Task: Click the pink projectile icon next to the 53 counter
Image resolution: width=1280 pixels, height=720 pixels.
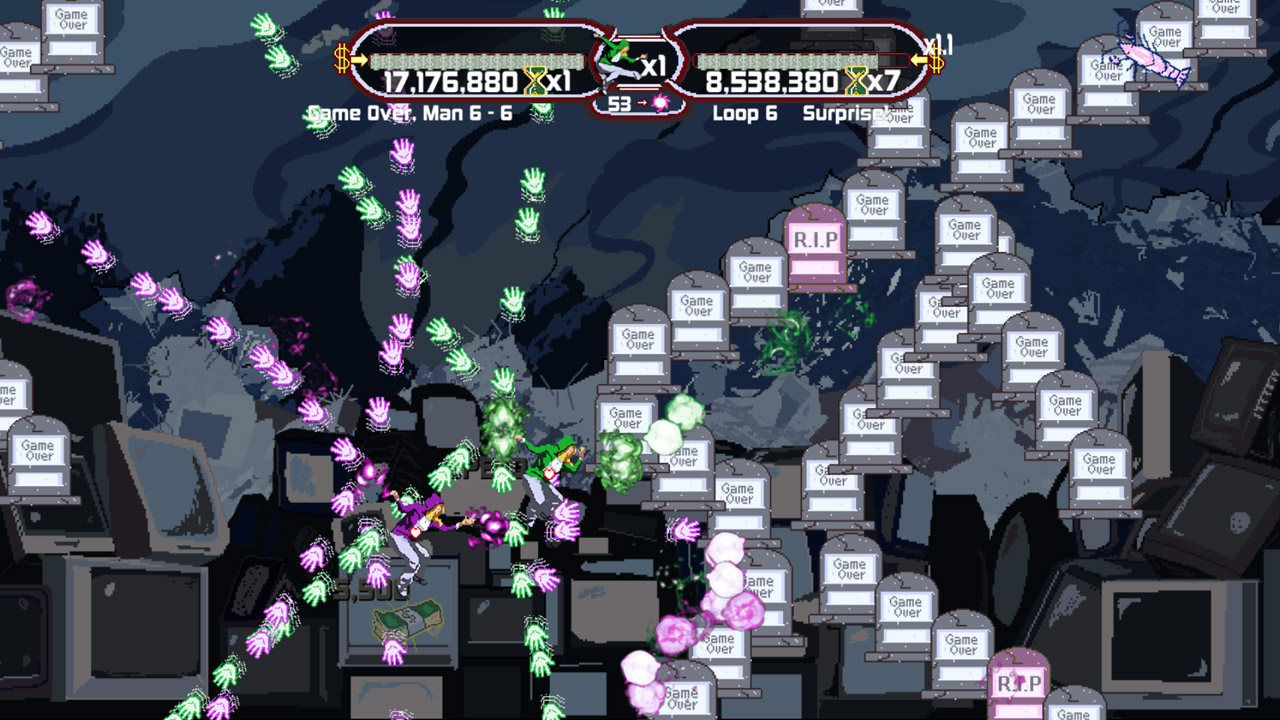Action: point(661,103)
